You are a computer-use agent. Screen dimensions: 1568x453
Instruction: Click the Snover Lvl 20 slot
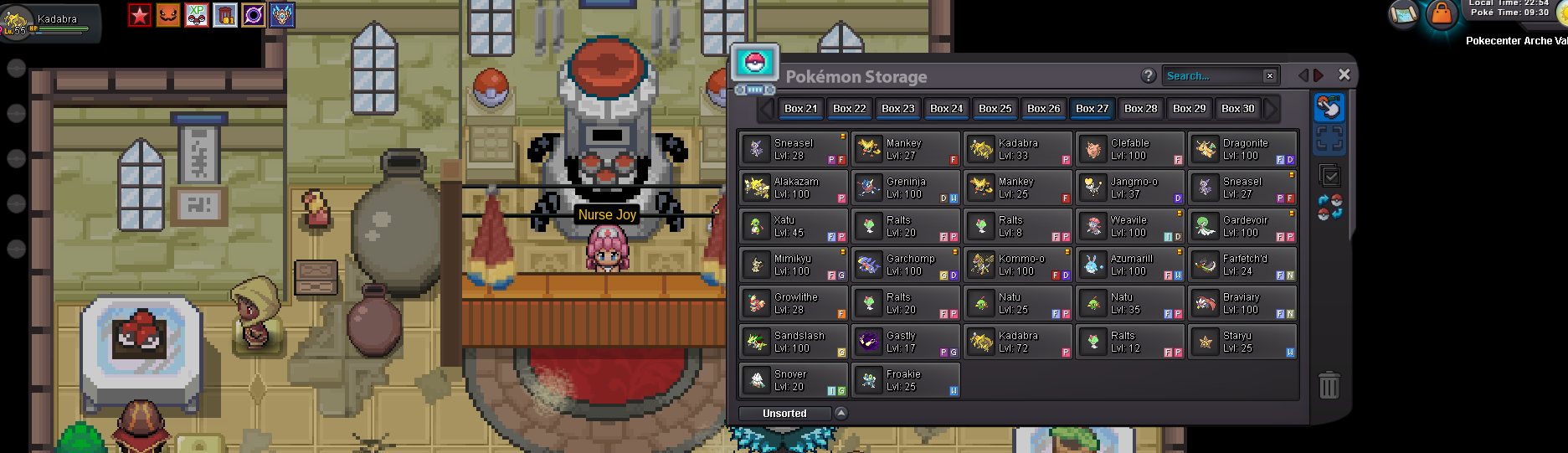[793, 380]
